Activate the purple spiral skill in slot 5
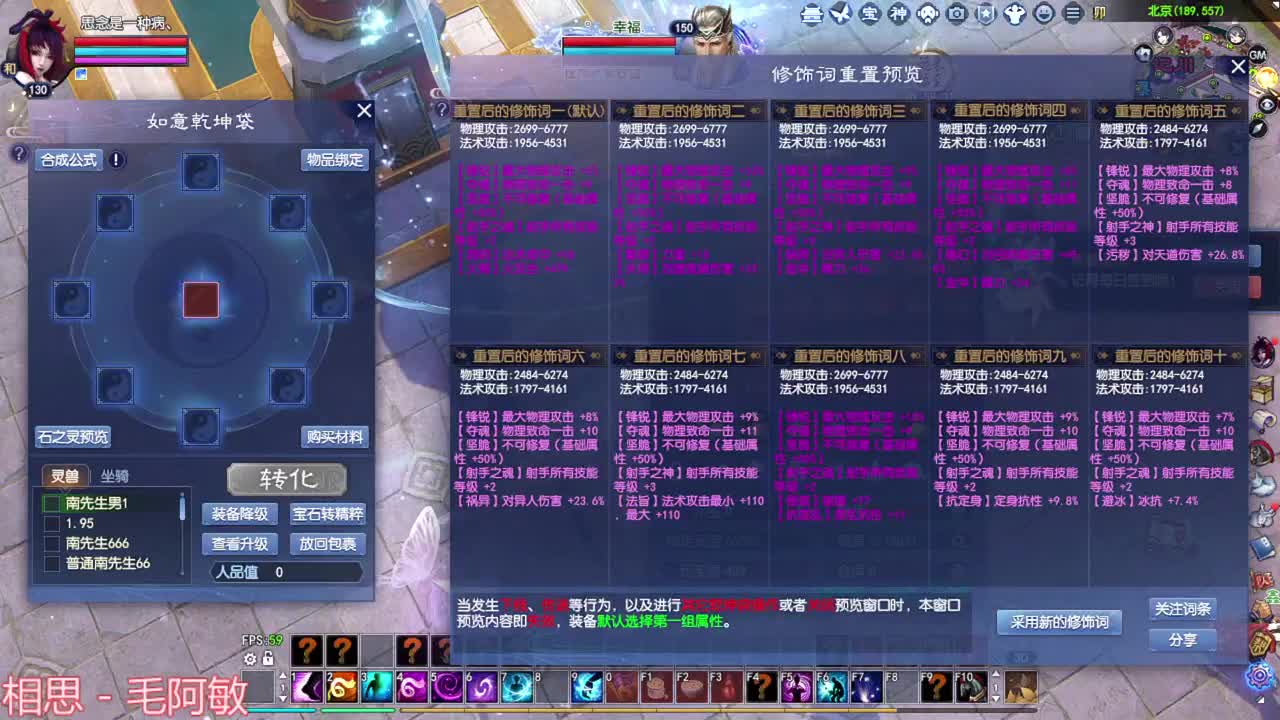Image resolution: width=1280 pixels, height=720 pixels. pyautogui.click(x=446, y=686)
